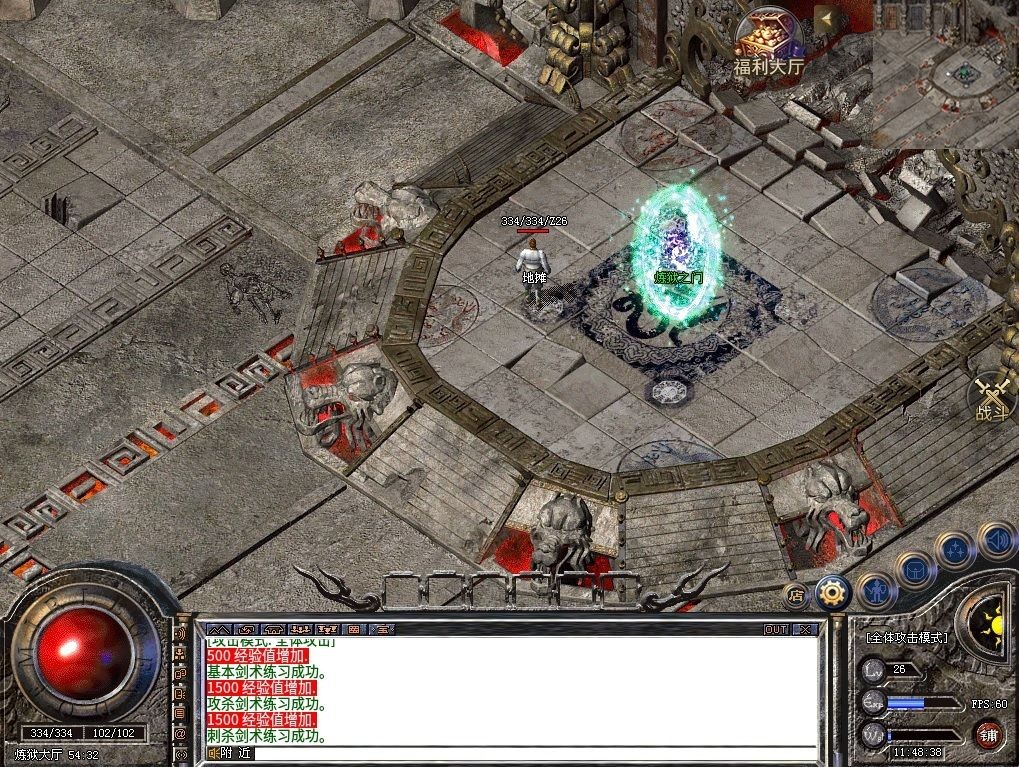Collapse the top icons with the arrow button
This screenshot has width=1019, height=767.
point(826,19)
